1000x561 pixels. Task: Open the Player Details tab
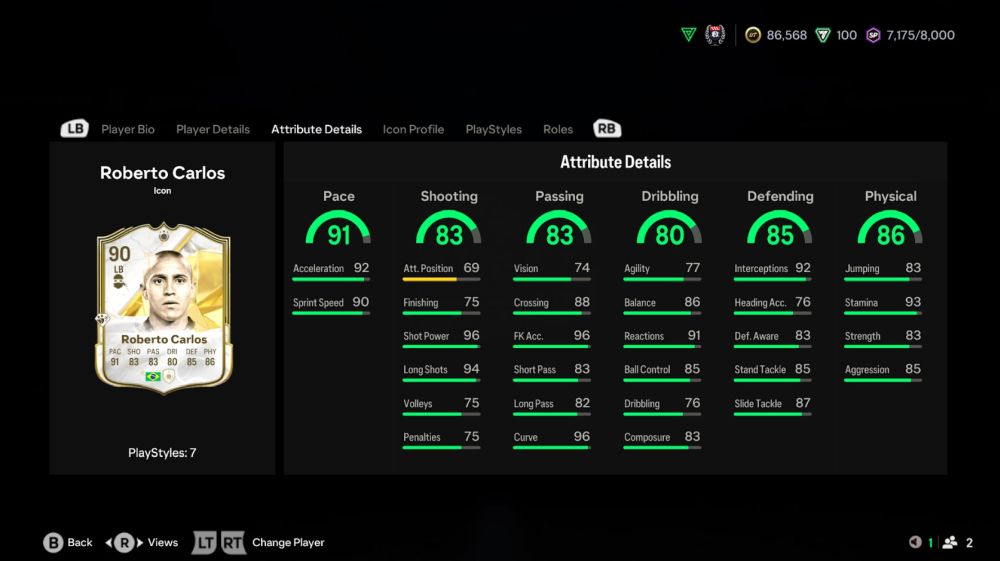coord(213,129)
